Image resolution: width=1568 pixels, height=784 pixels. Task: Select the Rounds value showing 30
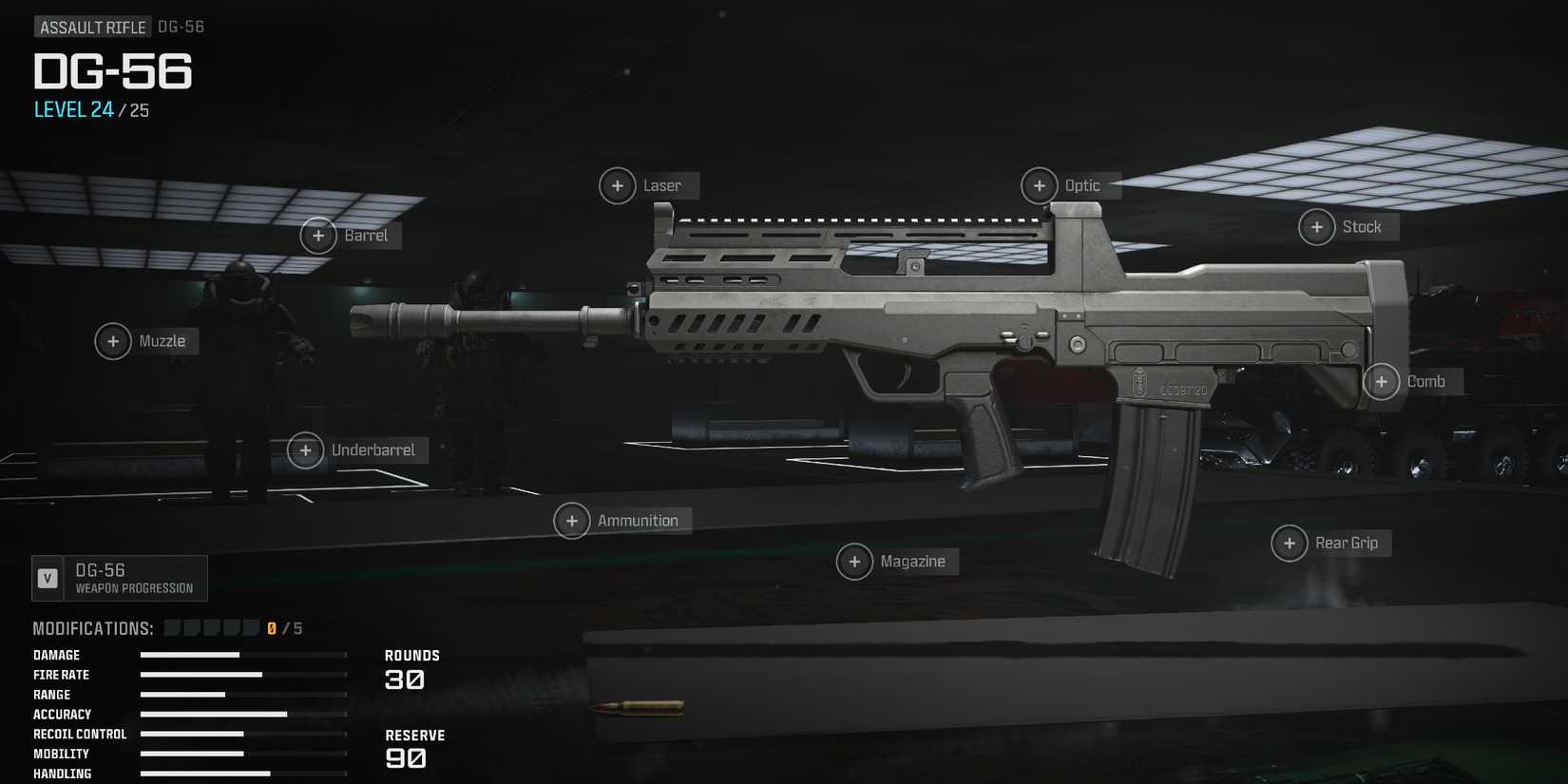(408, 679)
